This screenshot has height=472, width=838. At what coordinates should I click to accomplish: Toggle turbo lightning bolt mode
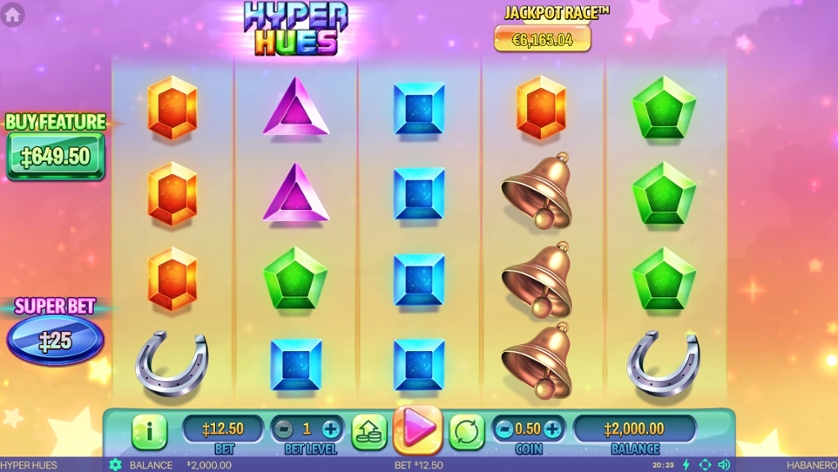point(686,465)
